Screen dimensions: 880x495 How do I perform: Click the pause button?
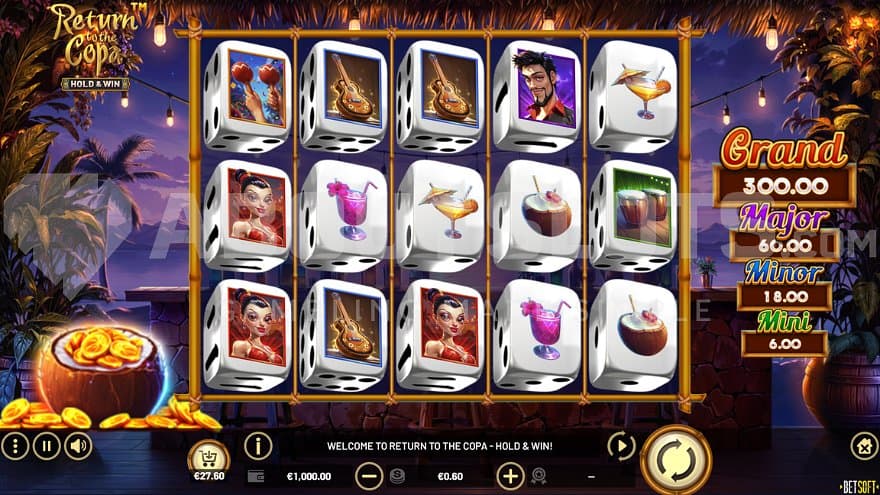point(46,445)
